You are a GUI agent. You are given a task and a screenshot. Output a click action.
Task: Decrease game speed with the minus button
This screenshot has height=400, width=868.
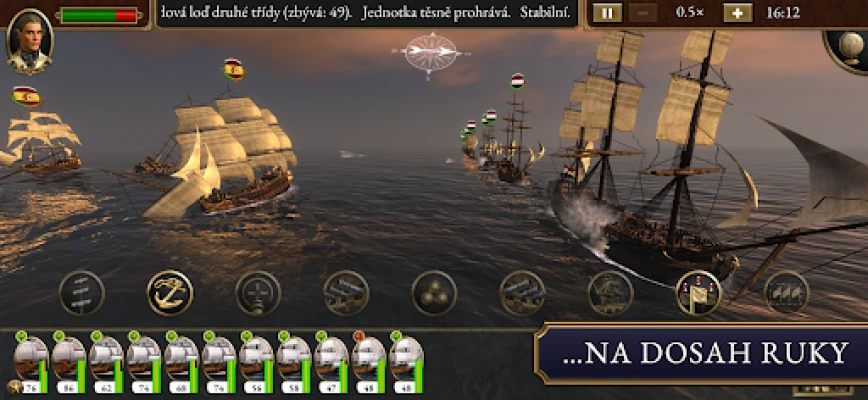coord(643,13)
